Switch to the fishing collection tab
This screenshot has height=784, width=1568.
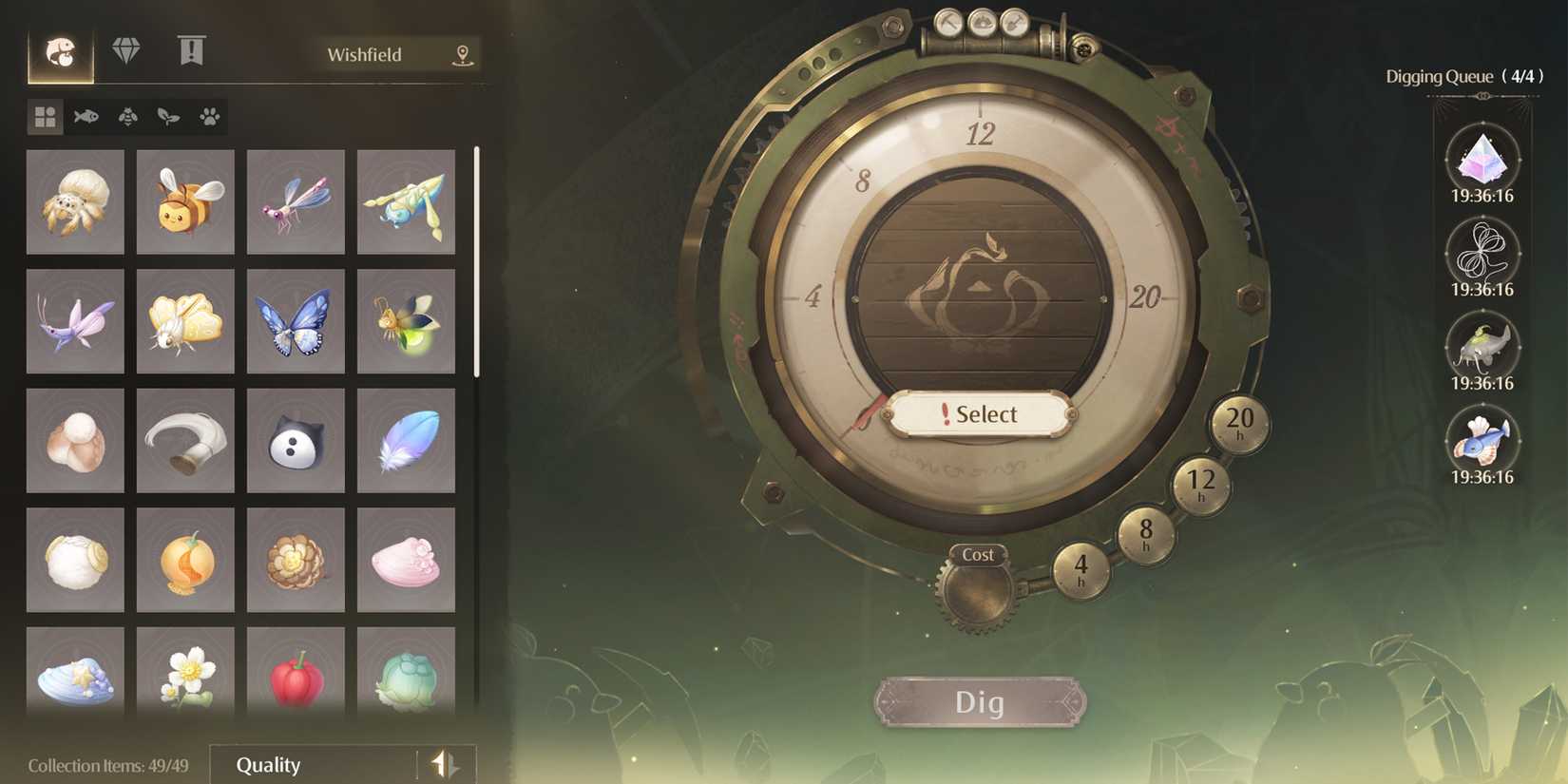(x=63, y=51)
